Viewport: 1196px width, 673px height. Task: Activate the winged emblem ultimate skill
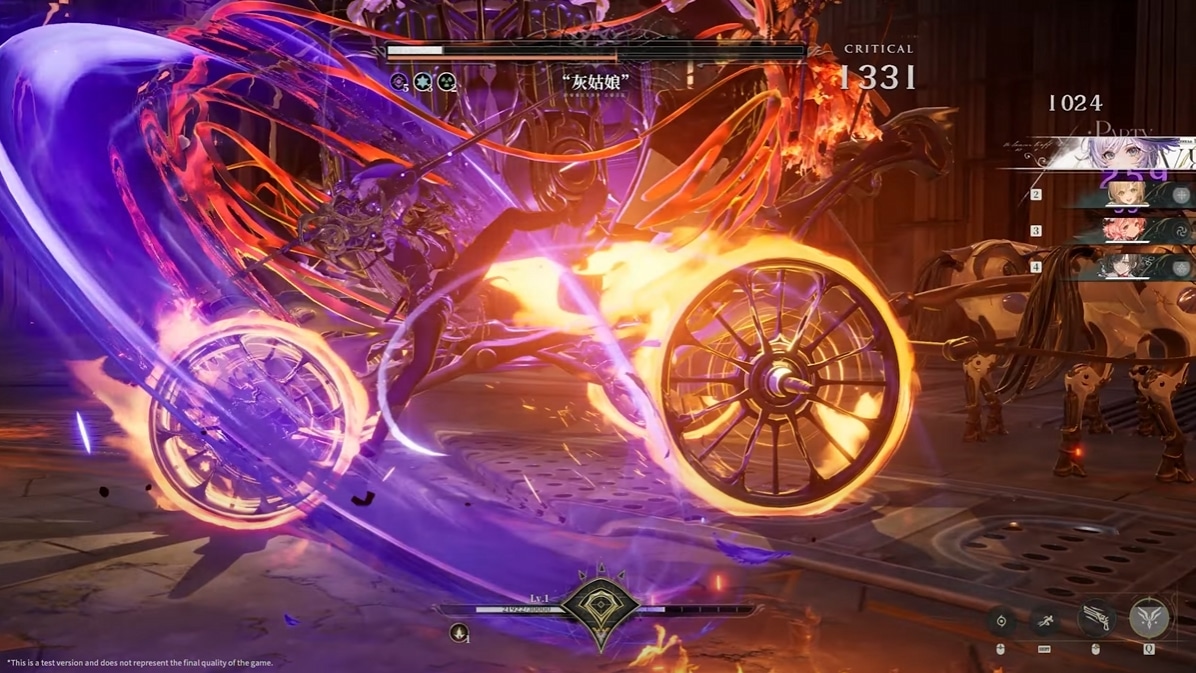(x=1148, y=619)
